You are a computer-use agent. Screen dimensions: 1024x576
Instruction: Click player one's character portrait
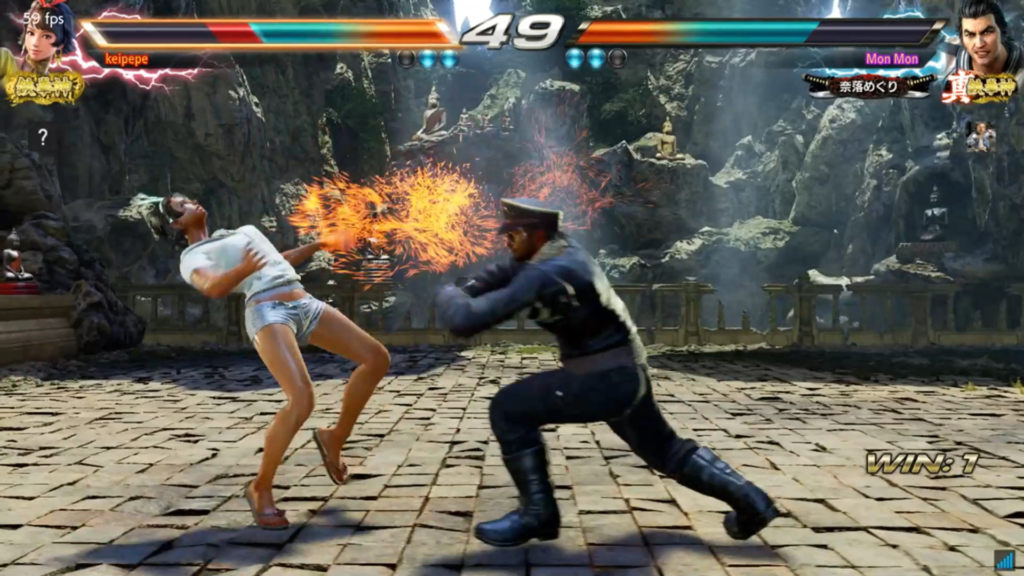[47, 36]
